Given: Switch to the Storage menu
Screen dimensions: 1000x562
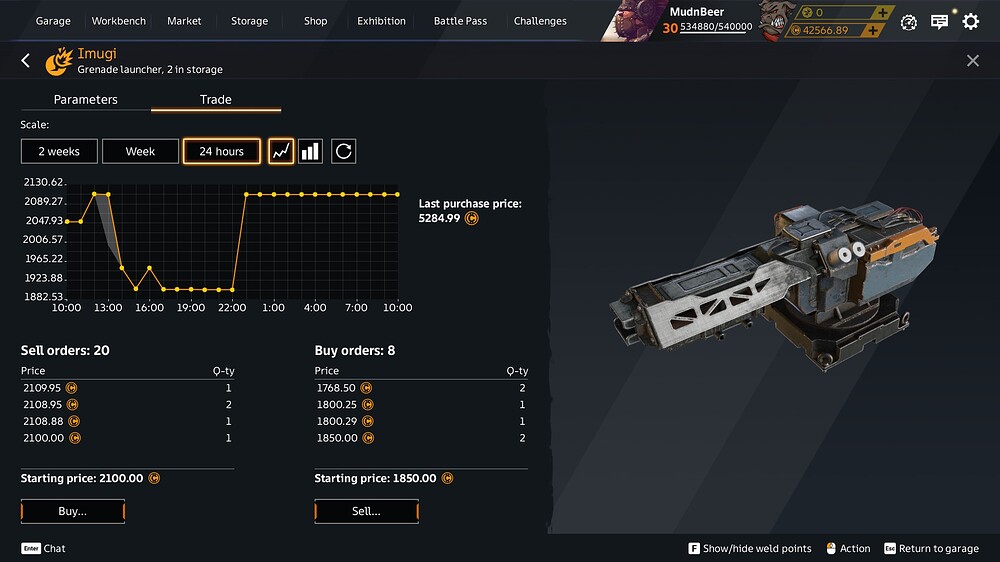Looking at the screenshot, I should [249, 21].
